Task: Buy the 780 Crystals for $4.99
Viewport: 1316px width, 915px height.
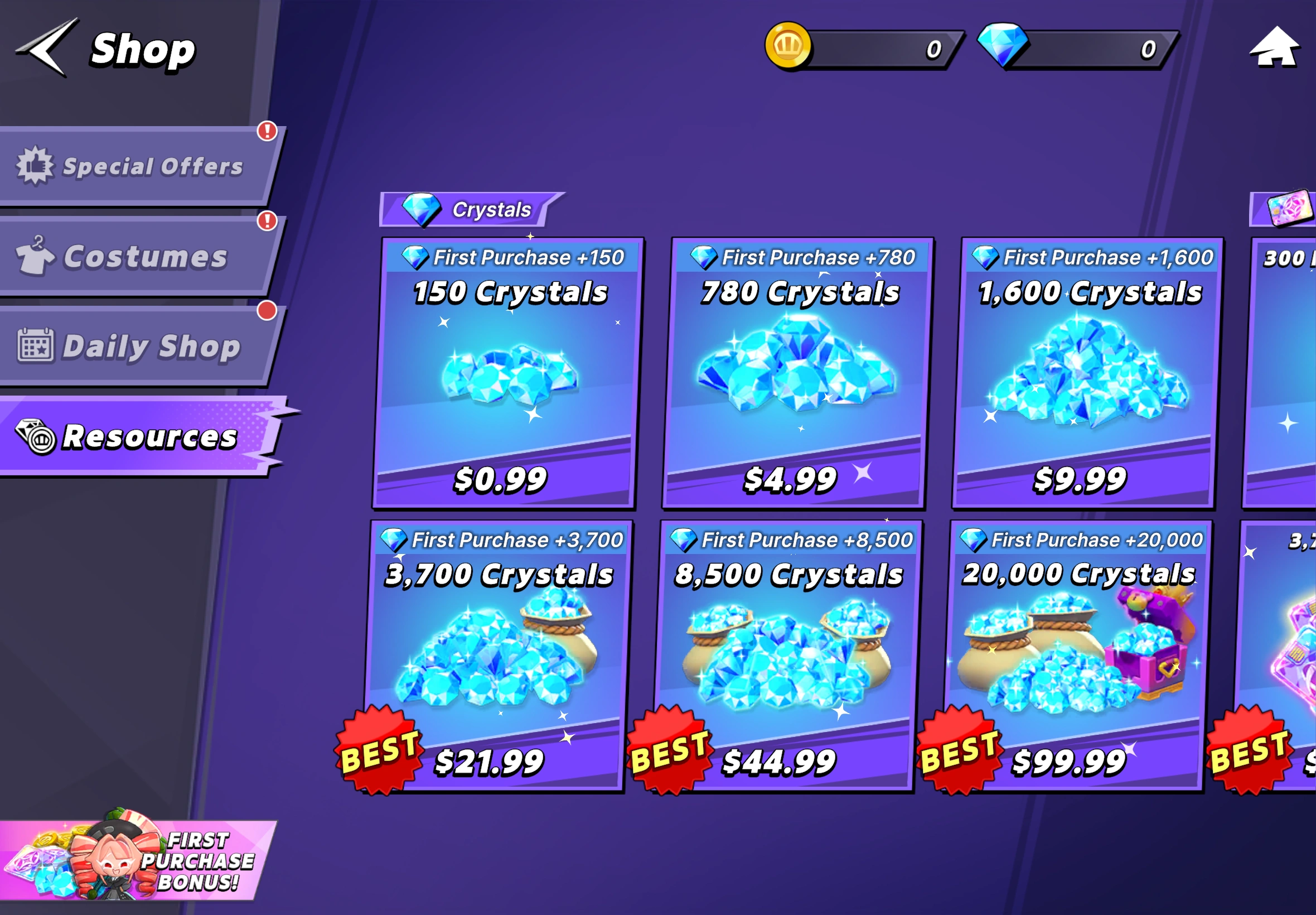Action: [798, 373]
